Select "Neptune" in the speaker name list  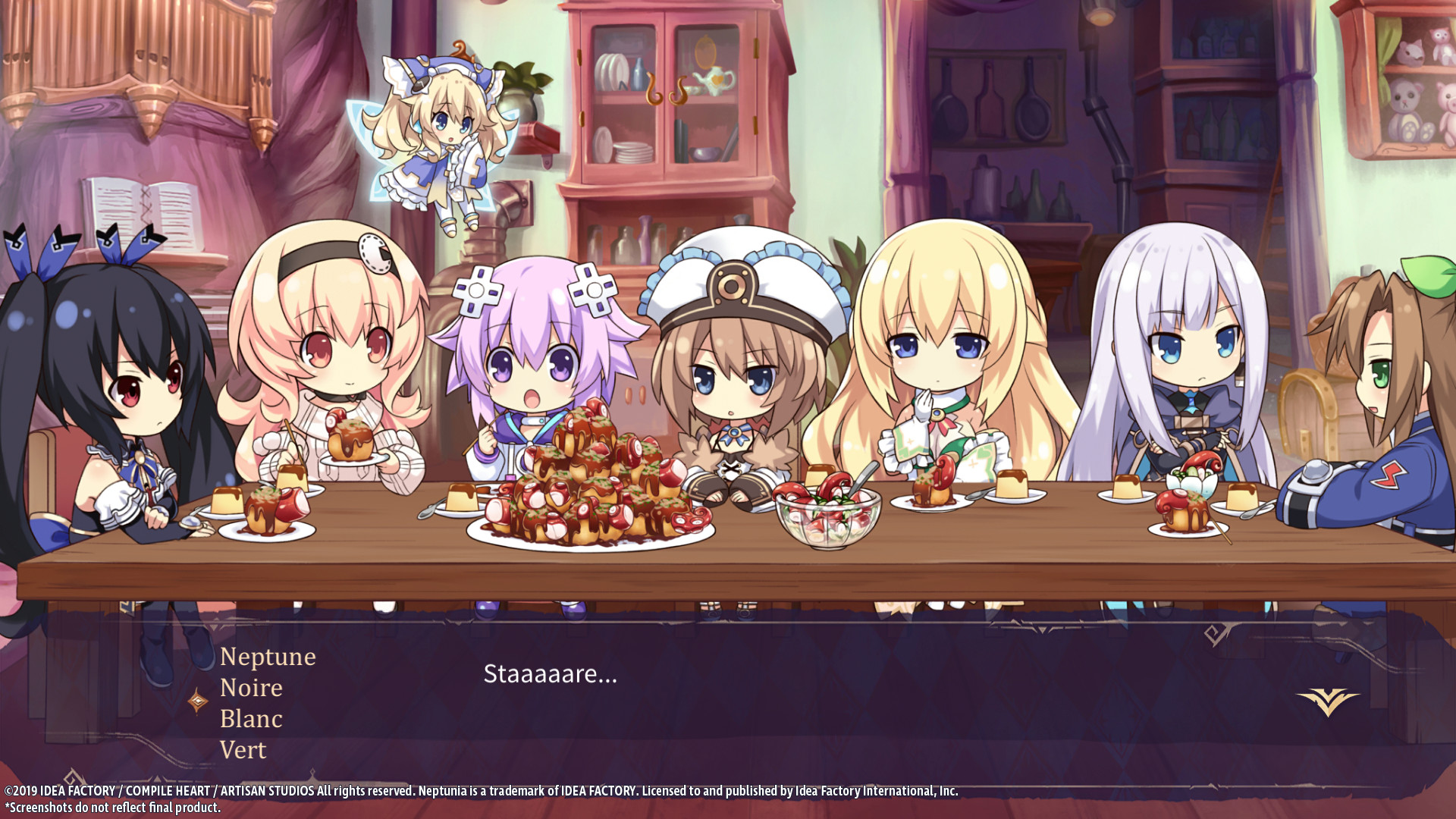point(267,657)
